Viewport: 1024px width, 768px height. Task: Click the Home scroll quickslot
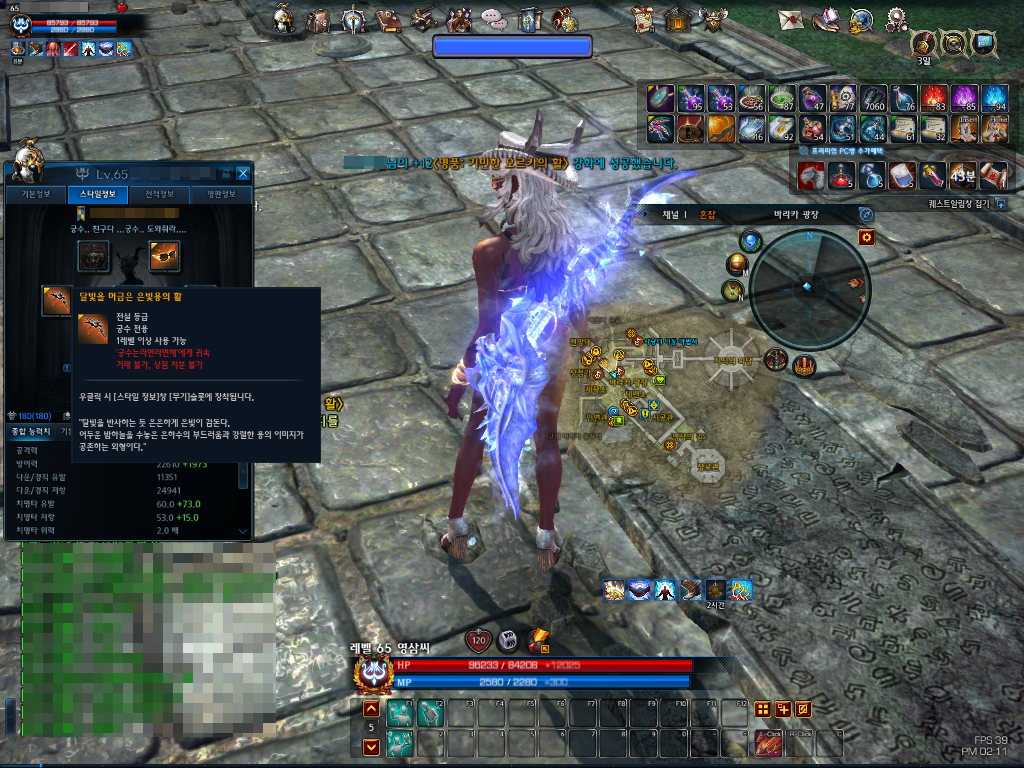click(995, 128)
